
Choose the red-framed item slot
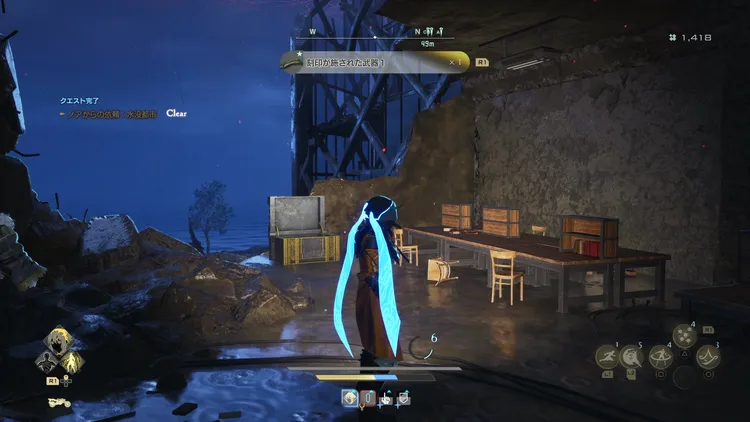click(368, 398)
